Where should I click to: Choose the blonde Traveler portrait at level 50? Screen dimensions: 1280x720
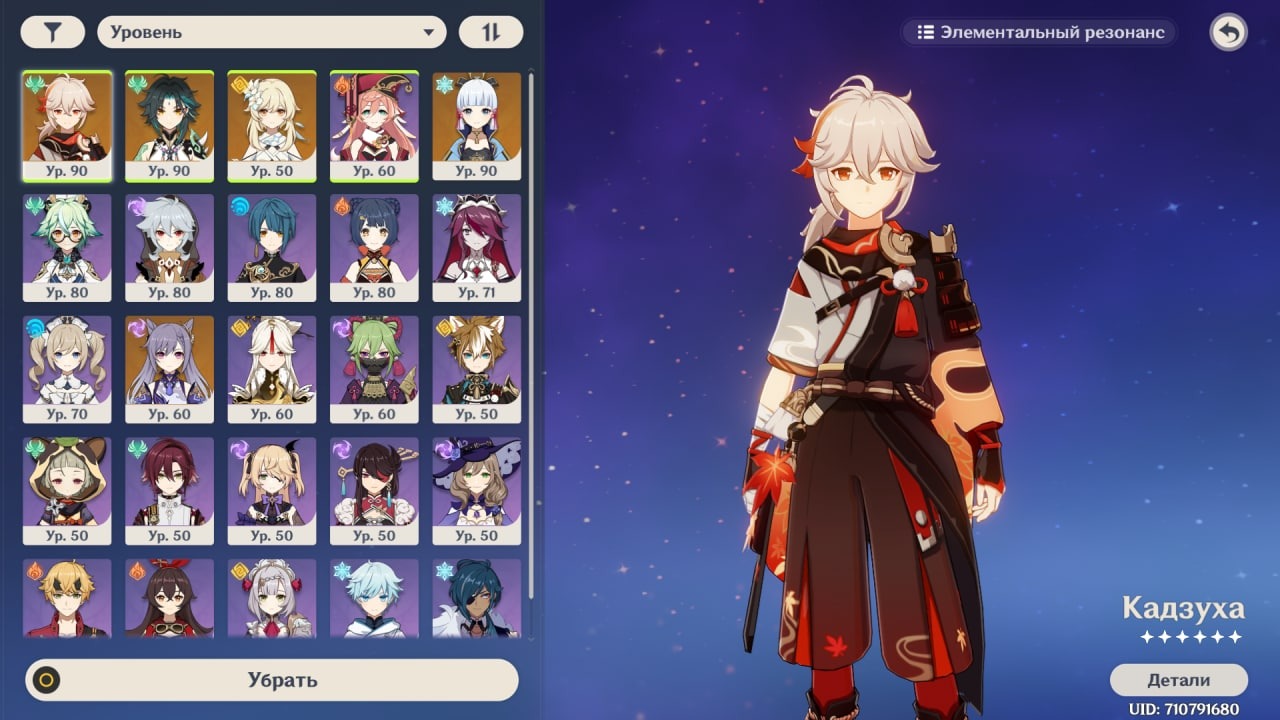272,125
